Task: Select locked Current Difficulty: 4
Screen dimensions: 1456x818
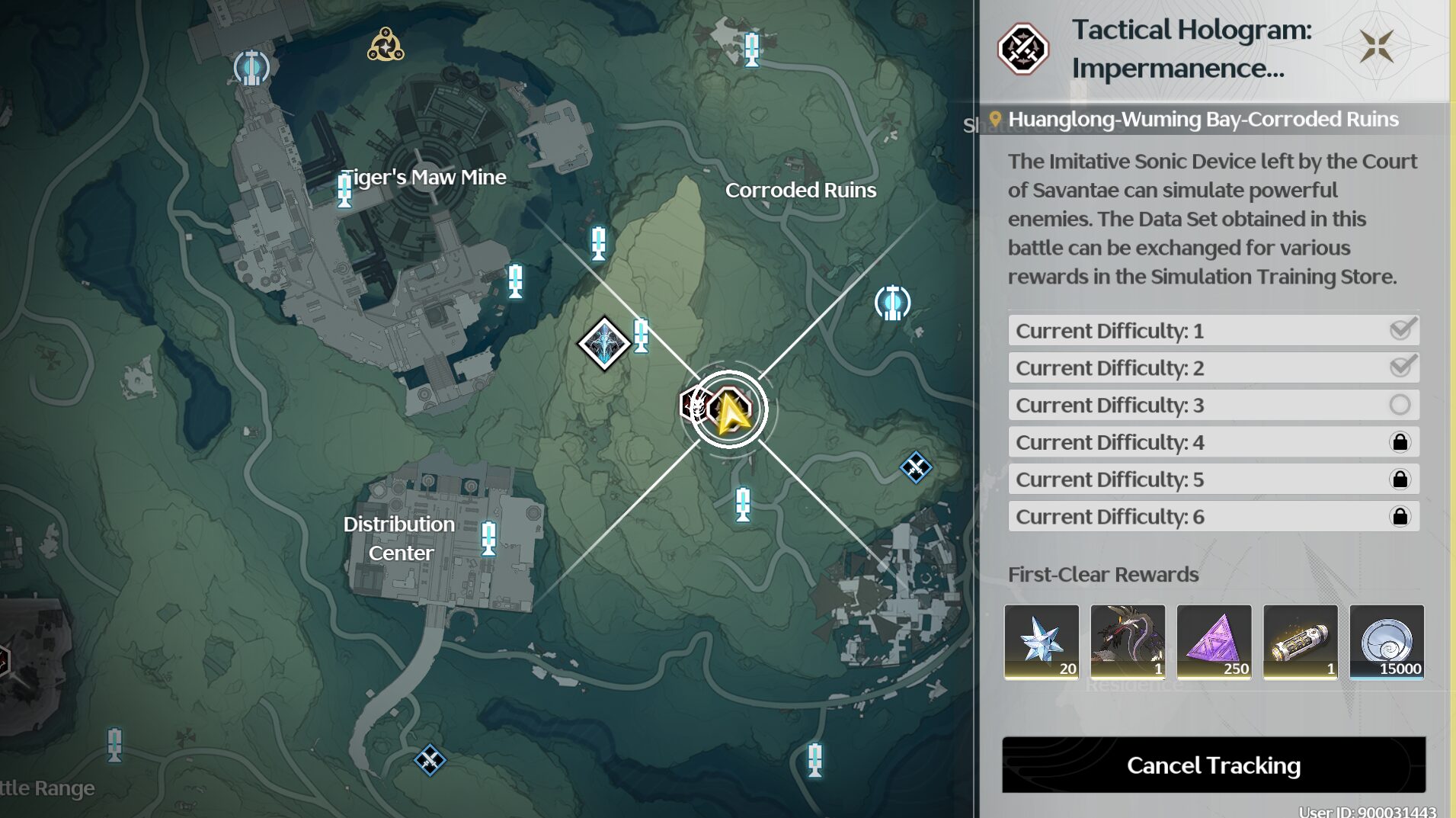Action: [x=1213, y=443]
